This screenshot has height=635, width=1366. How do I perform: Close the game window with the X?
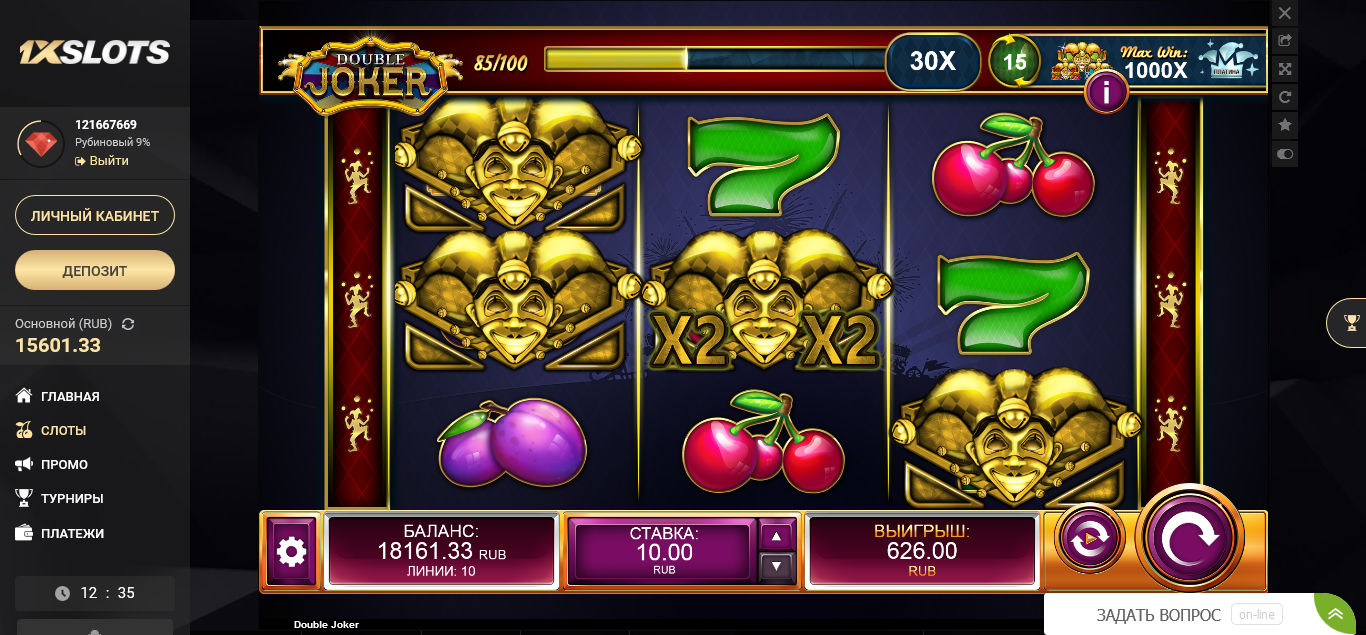coord(1285,13)
